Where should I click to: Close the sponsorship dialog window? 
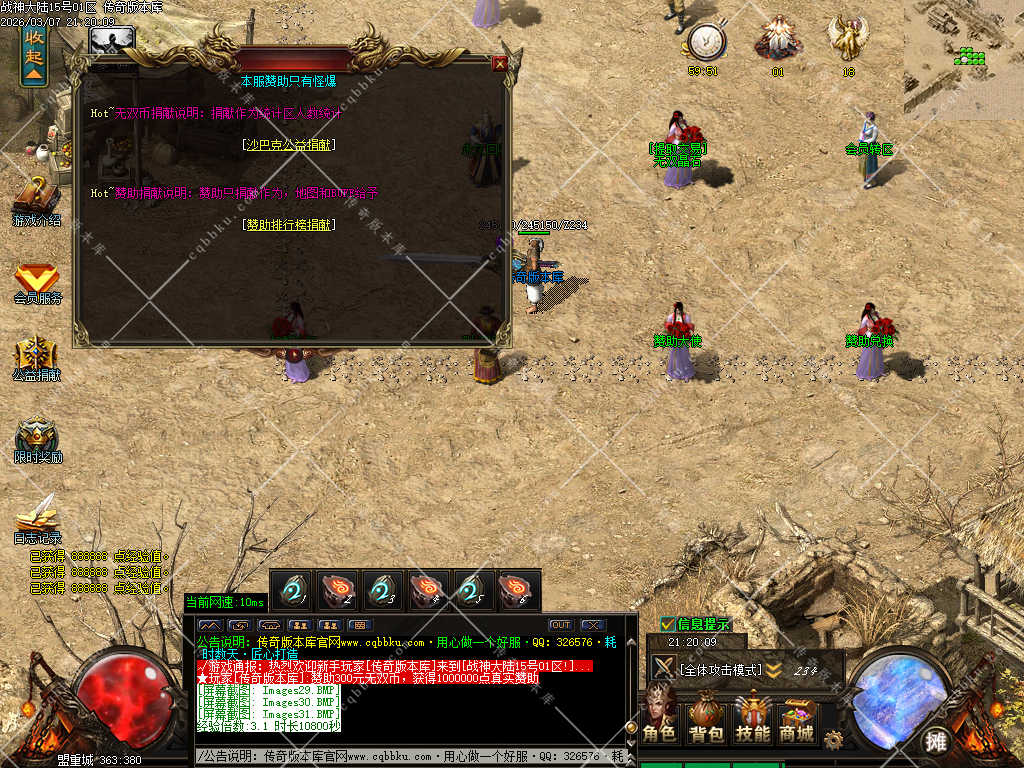click(500, 63)
